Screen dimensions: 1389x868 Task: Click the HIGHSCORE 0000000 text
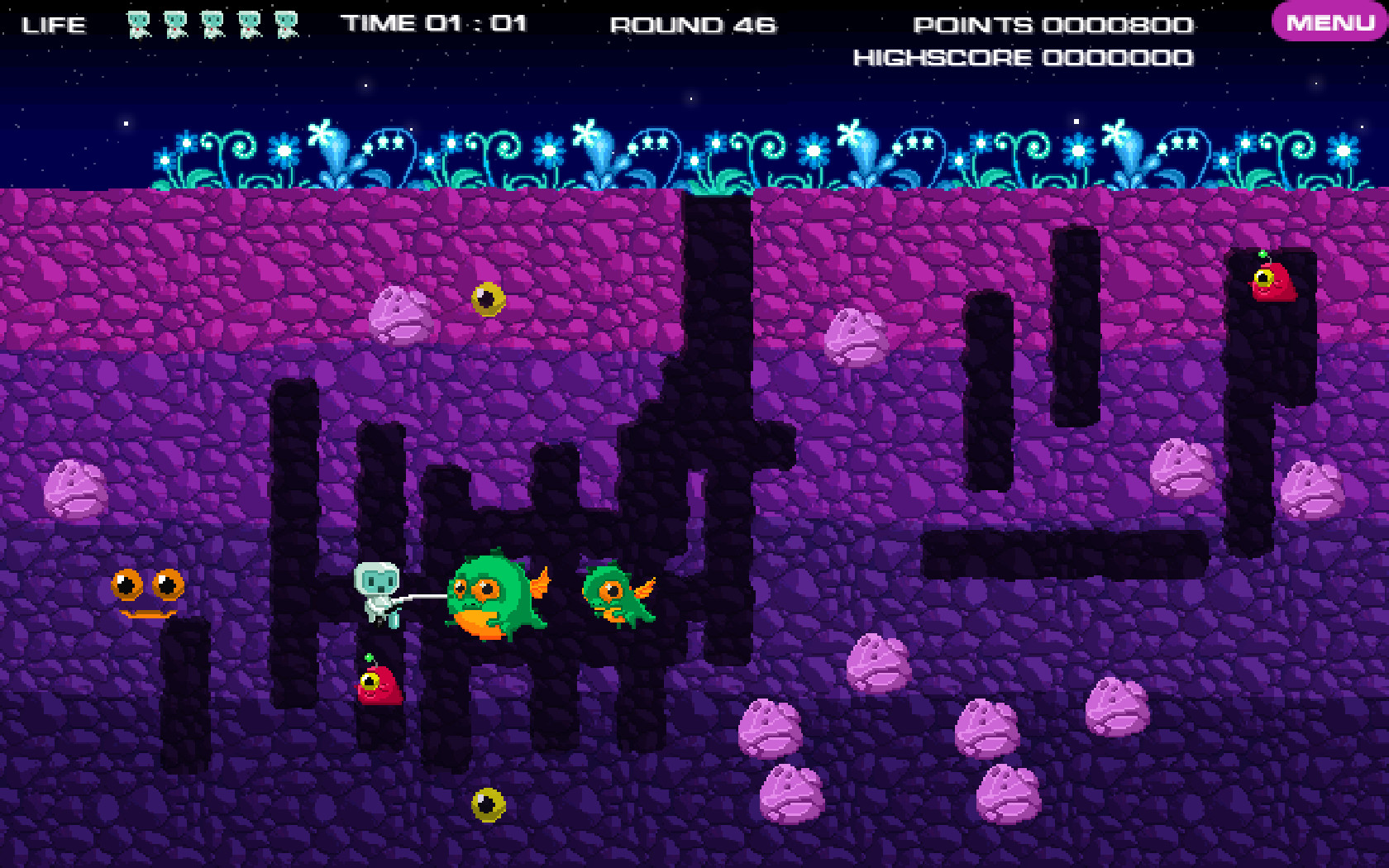(x=1024, y=57)
